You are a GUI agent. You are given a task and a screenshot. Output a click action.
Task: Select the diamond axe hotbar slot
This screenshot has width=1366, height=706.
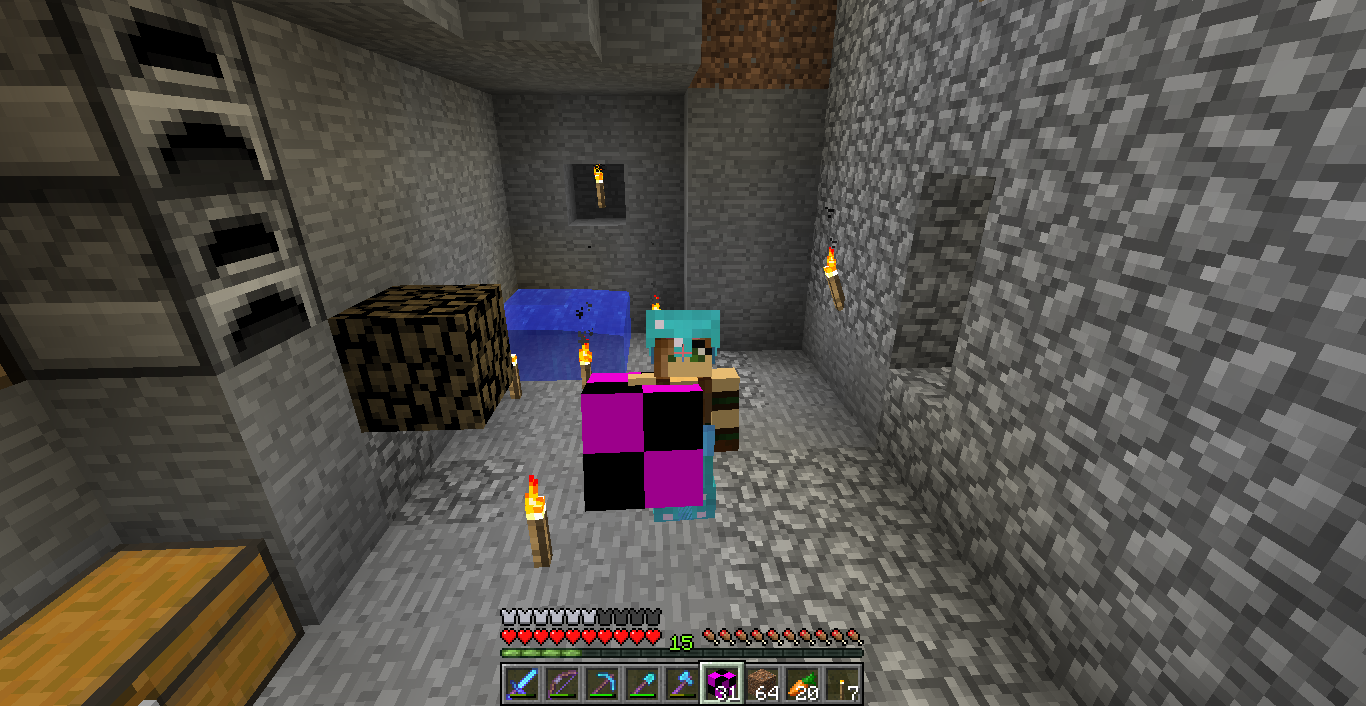681,684
